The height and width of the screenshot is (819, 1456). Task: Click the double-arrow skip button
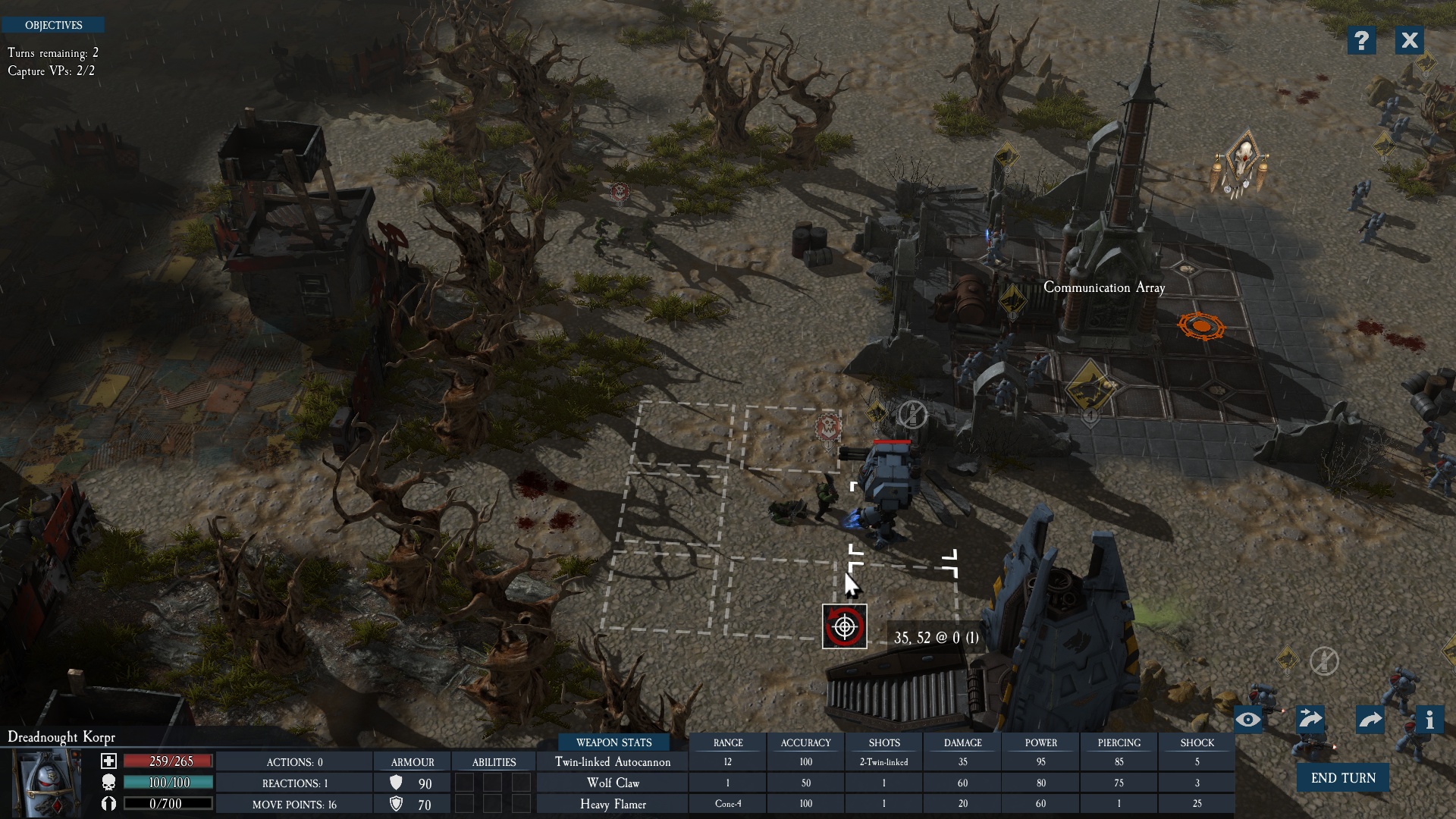pyautogui.click(x=1310, y=719)
